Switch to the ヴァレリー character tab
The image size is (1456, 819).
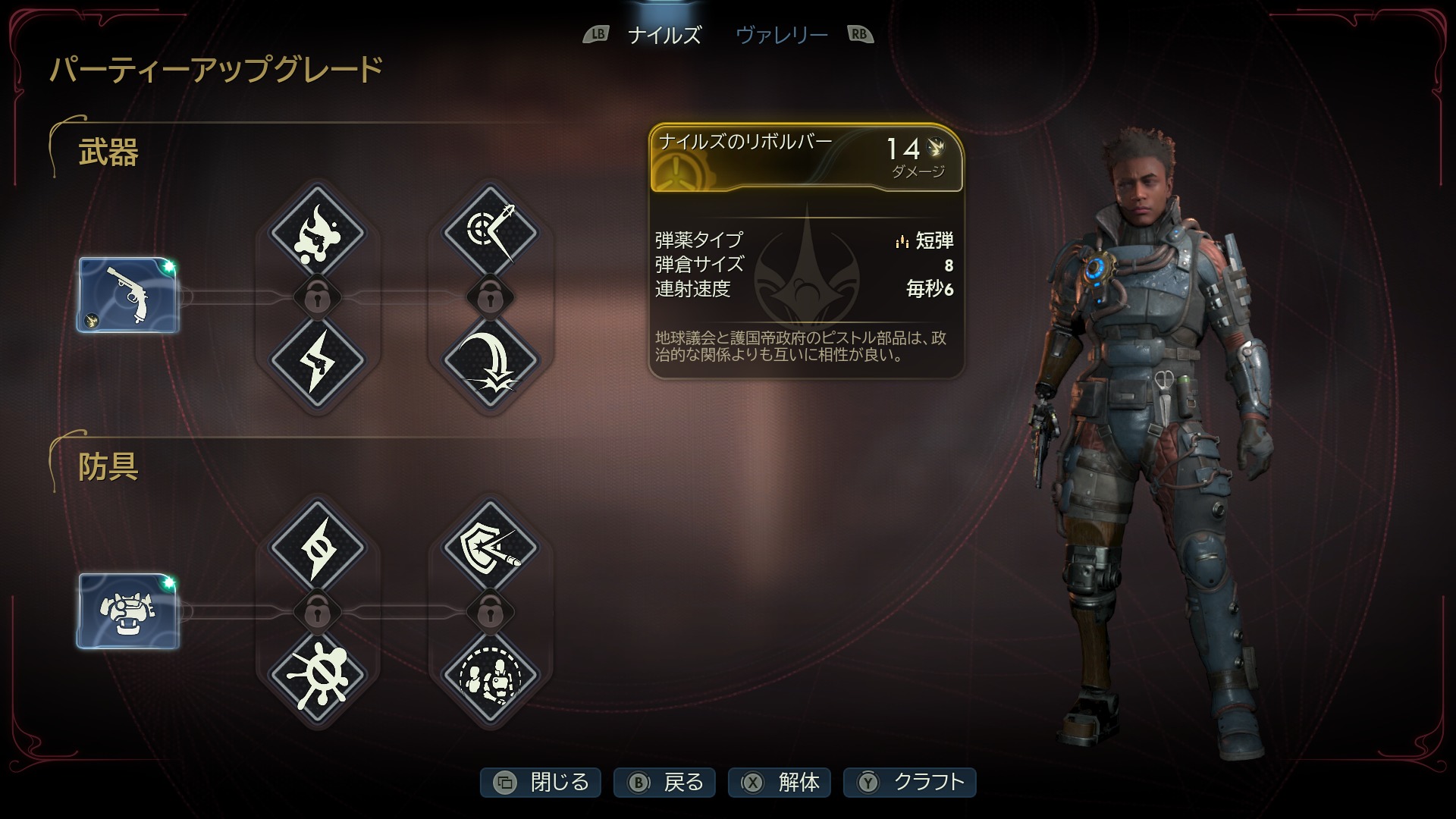click(x=781, y=34)
